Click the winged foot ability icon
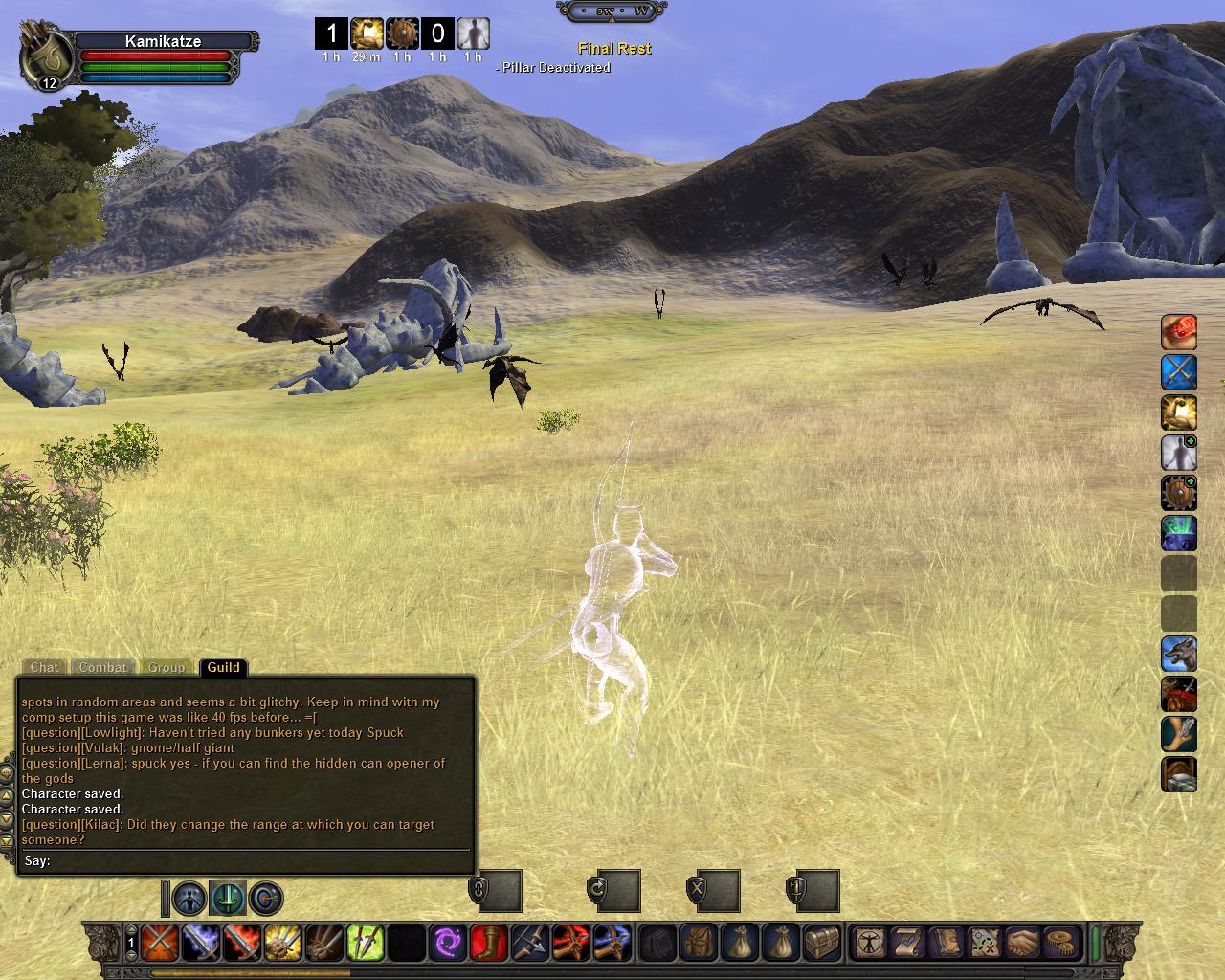Viewport: 1225px width, 980px height. point(1179,735)
